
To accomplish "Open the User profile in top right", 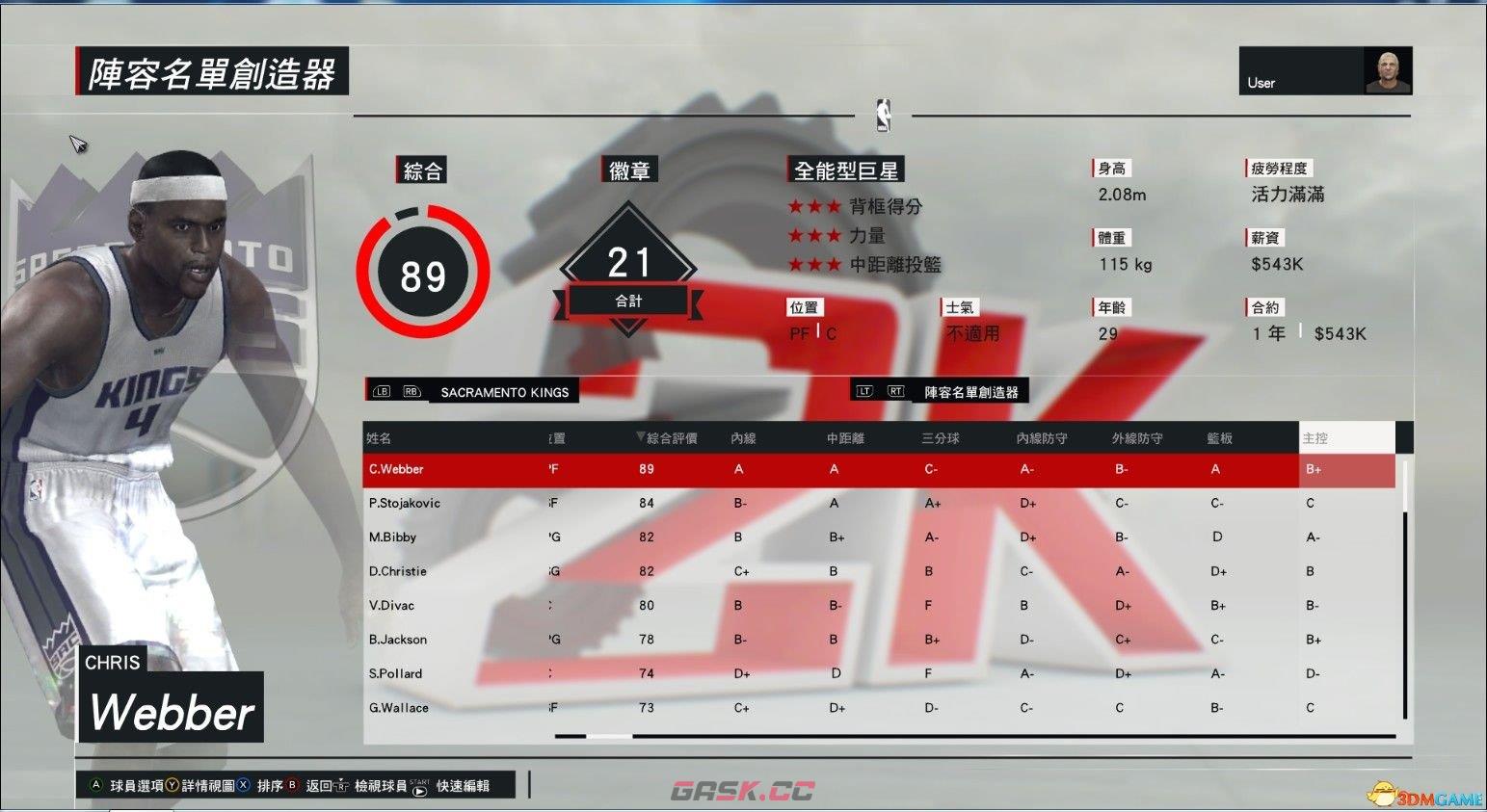I will tap(1325, 70).
